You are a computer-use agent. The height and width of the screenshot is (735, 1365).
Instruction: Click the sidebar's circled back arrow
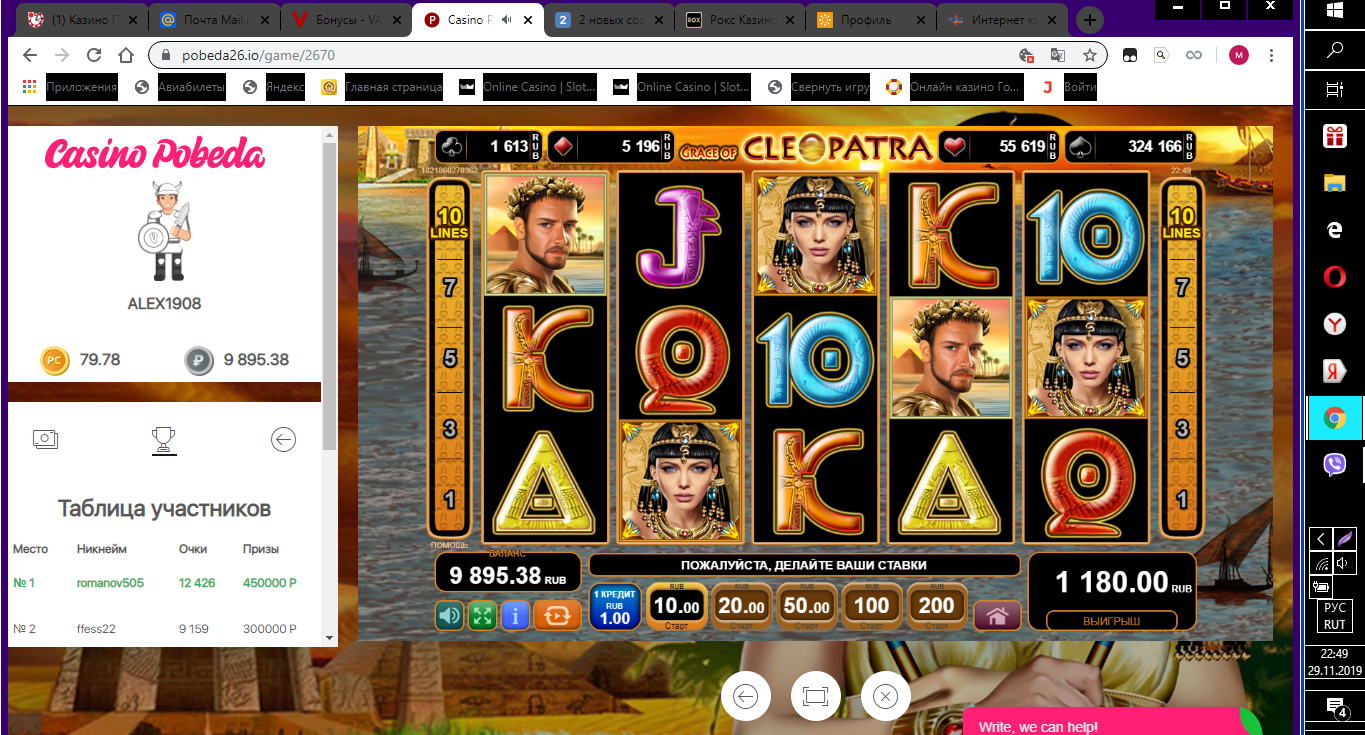[283, 439]
